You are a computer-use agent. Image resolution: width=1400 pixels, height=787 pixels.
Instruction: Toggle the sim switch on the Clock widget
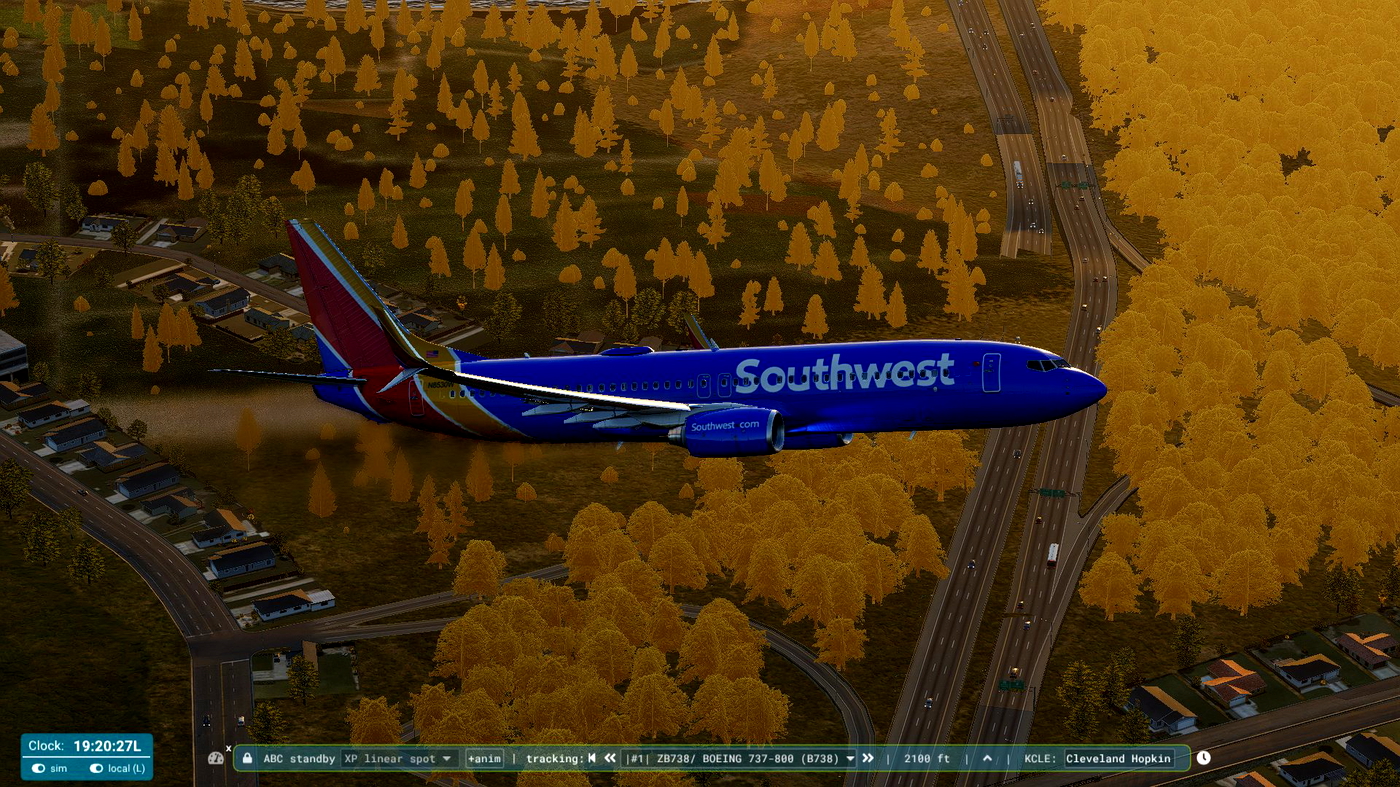(38, 767)
